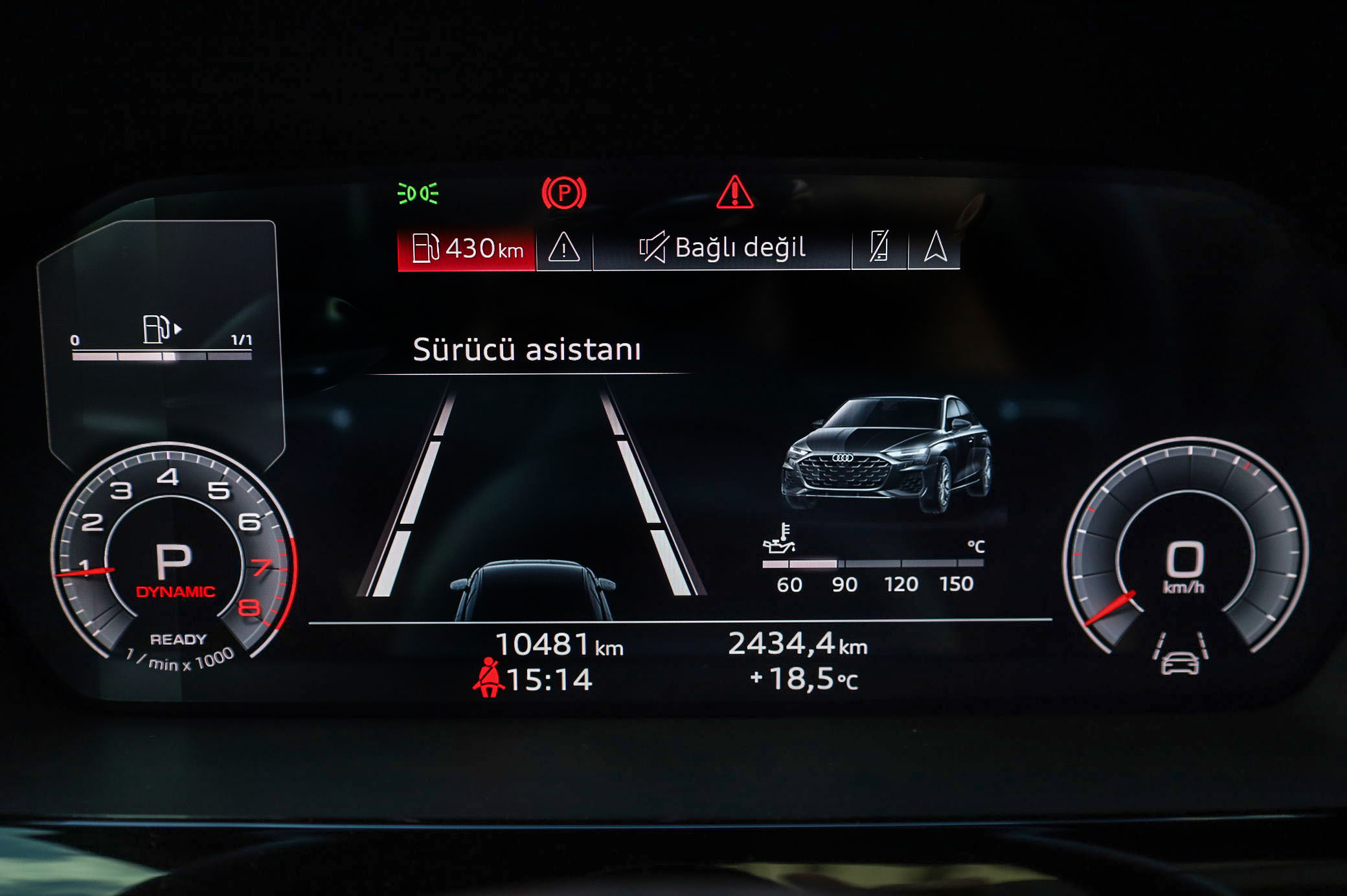Screen dimensions: 1347x896
Task: Click the lane assist car icon
Action: tap(1179, 655)
